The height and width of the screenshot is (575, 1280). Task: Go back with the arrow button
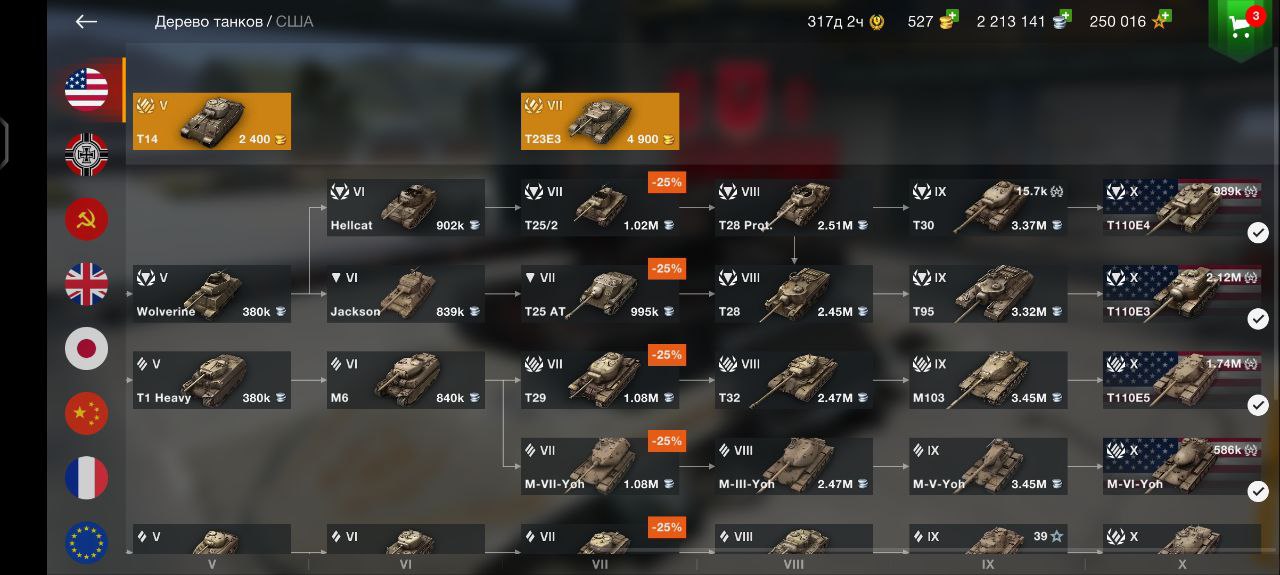(x=86, y=21)
